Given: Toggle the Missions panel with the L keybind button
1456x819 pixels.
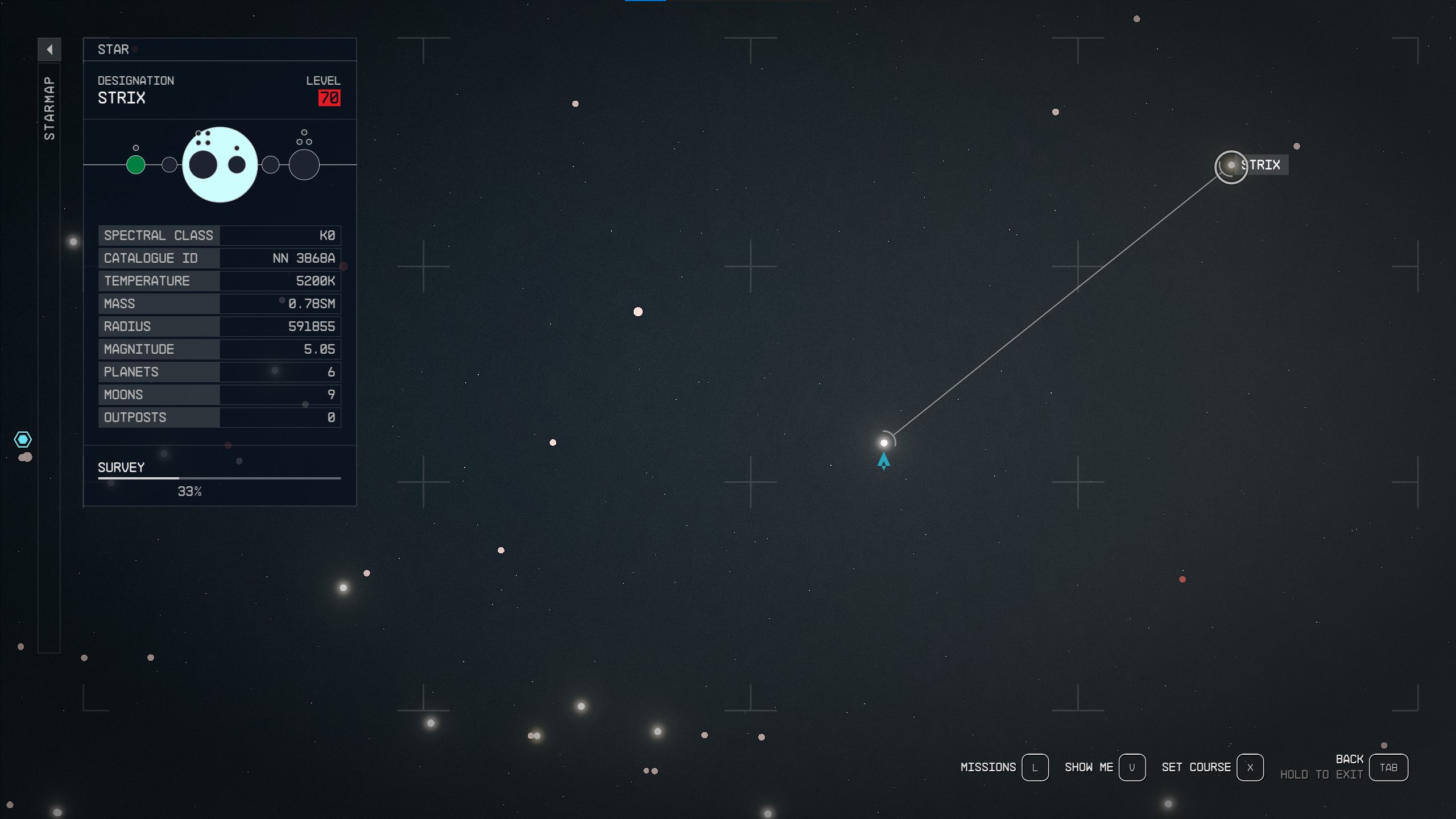Looking at the screenshot, I should point(1036,767).
